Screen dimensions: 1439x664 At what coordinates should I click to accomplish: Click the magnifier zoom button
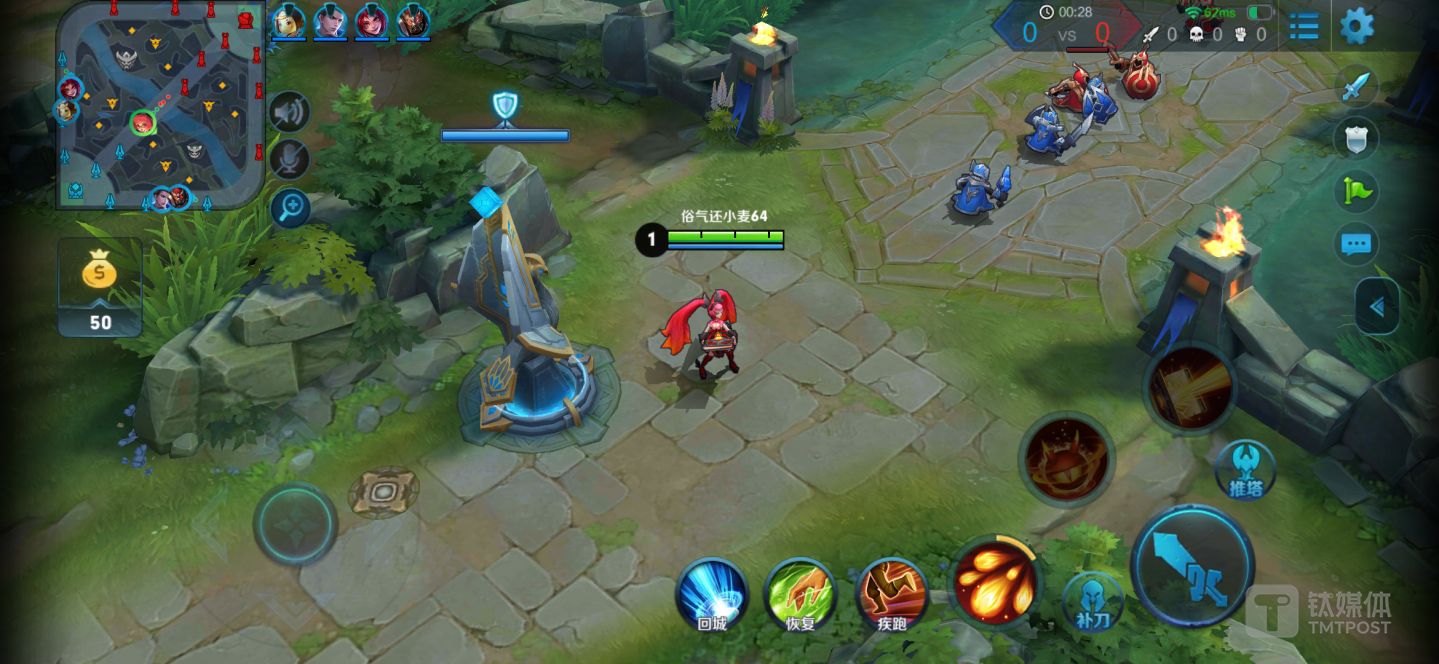[x=291, y=208]
